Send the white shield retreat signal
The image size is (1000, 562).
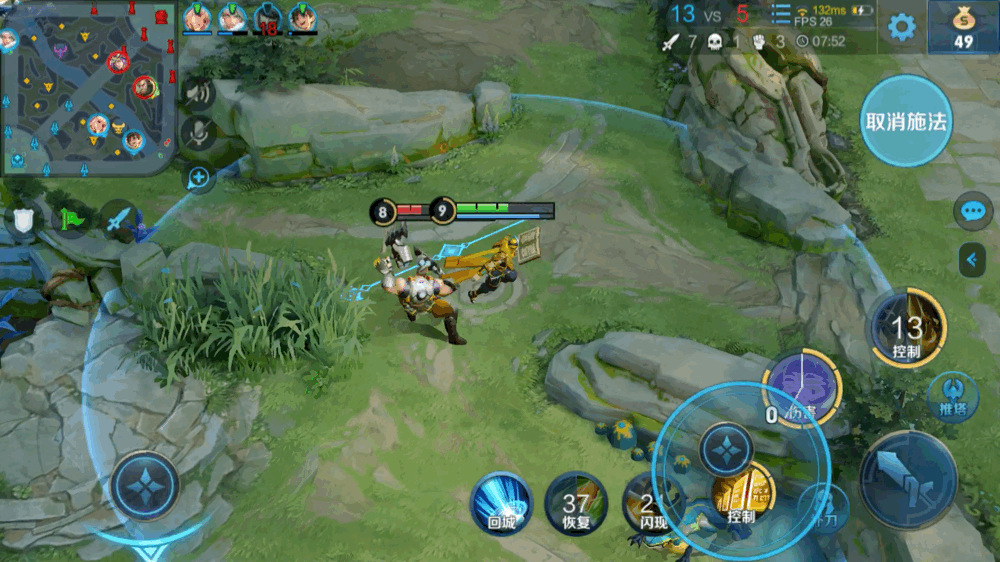(x=23, y=219)
